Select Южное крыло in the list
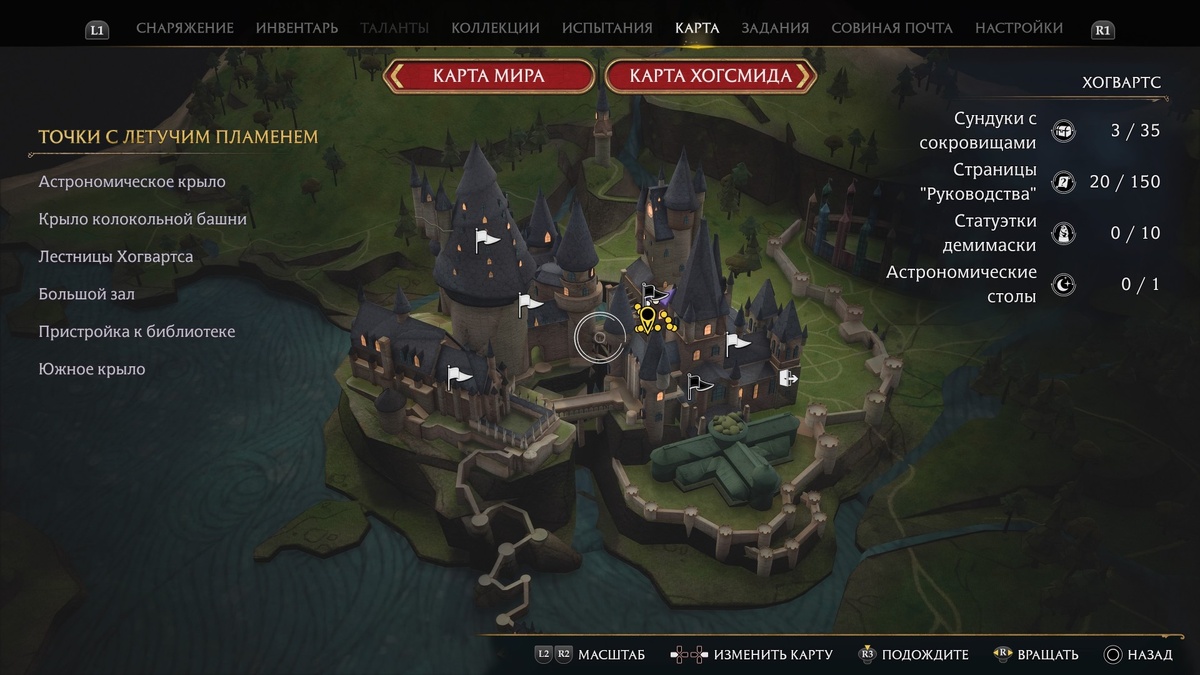Viewport: 1200px width, 675px height. [x=92, y=369]
